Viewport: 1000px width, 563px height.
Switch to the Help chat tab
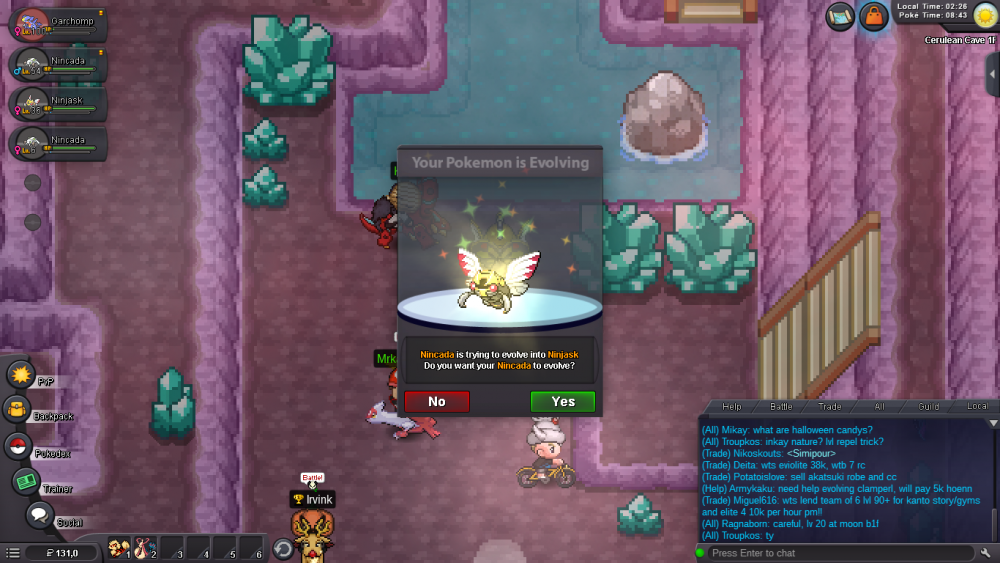click(732, 407)
